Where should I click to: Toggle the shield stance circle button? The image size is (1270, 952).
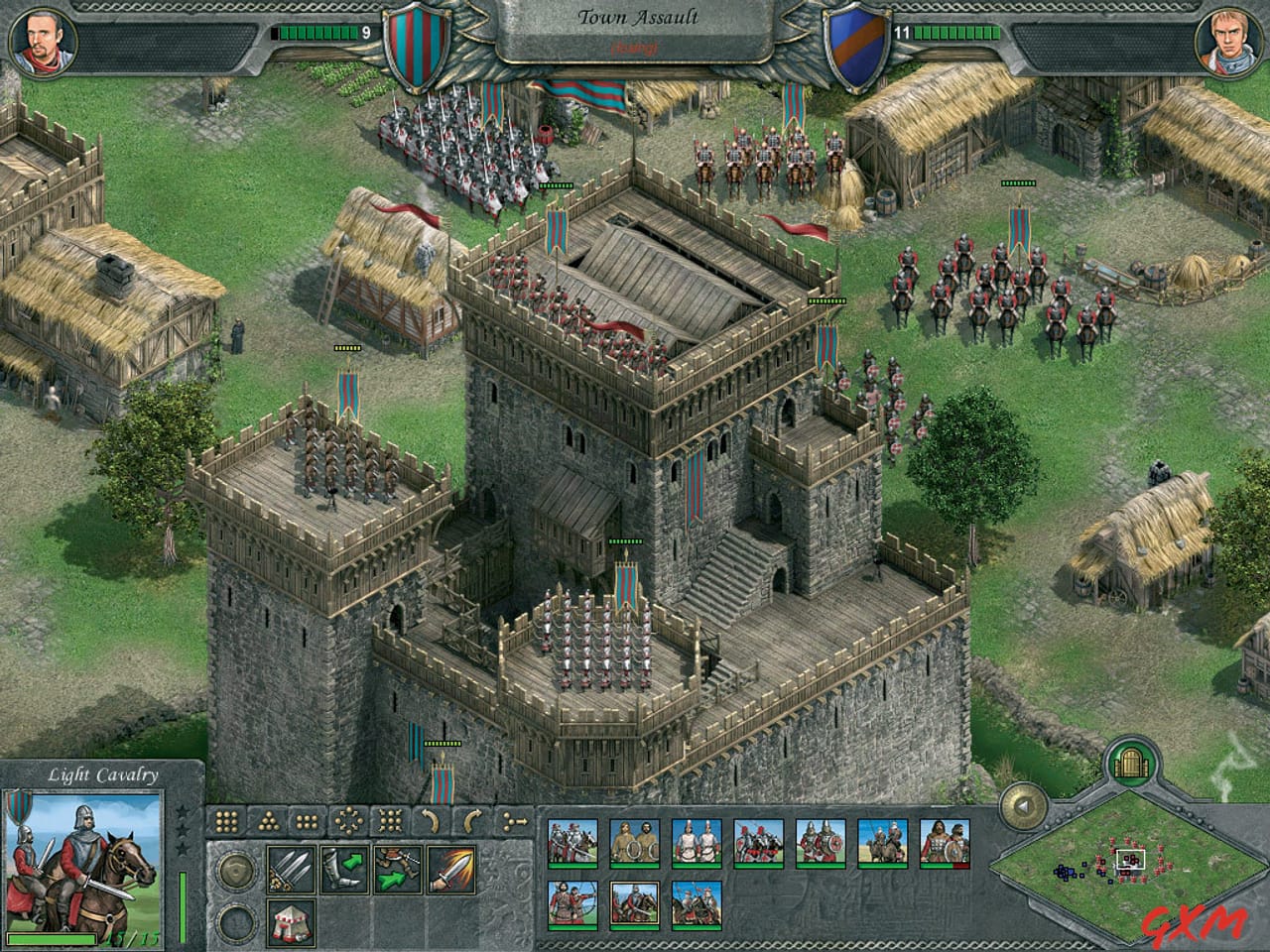coord(237,870)
